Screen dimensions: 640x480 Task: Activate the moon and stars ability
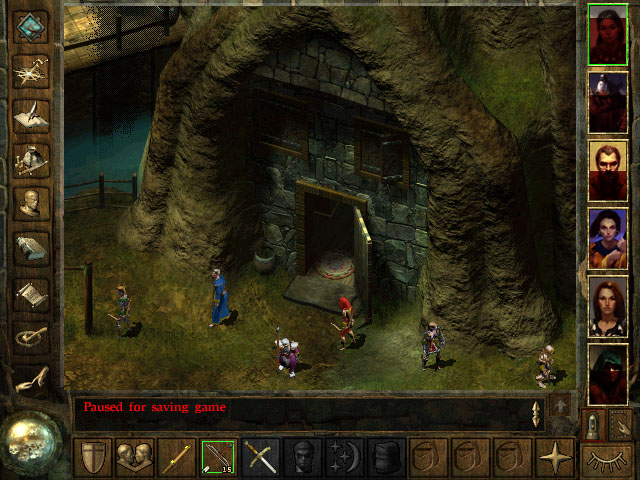345,457
